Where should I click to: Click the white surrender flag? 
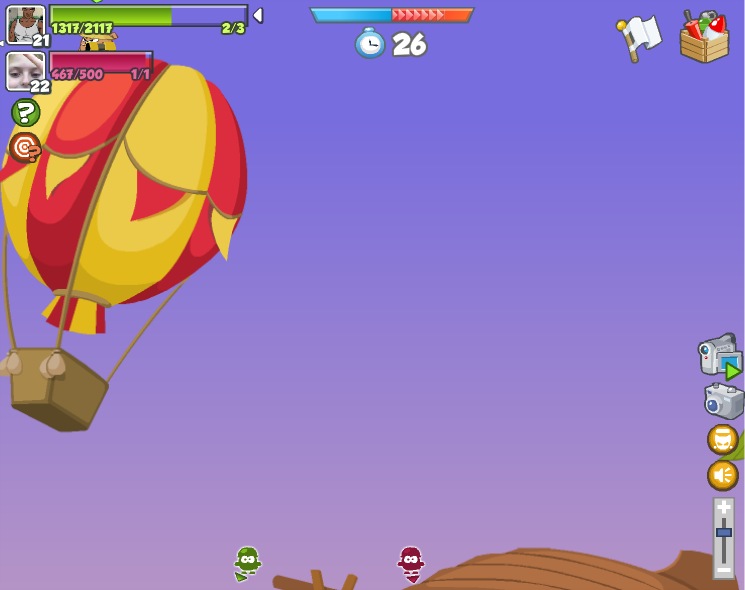[x=639, y=37]
